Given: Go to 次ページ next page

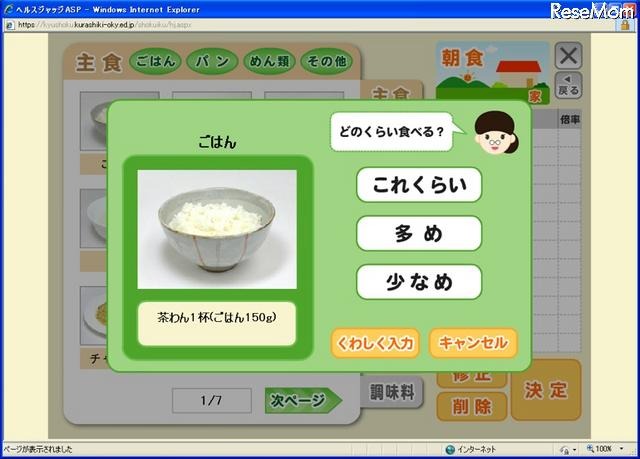Looking at the screenshot, I should point(301,400).
